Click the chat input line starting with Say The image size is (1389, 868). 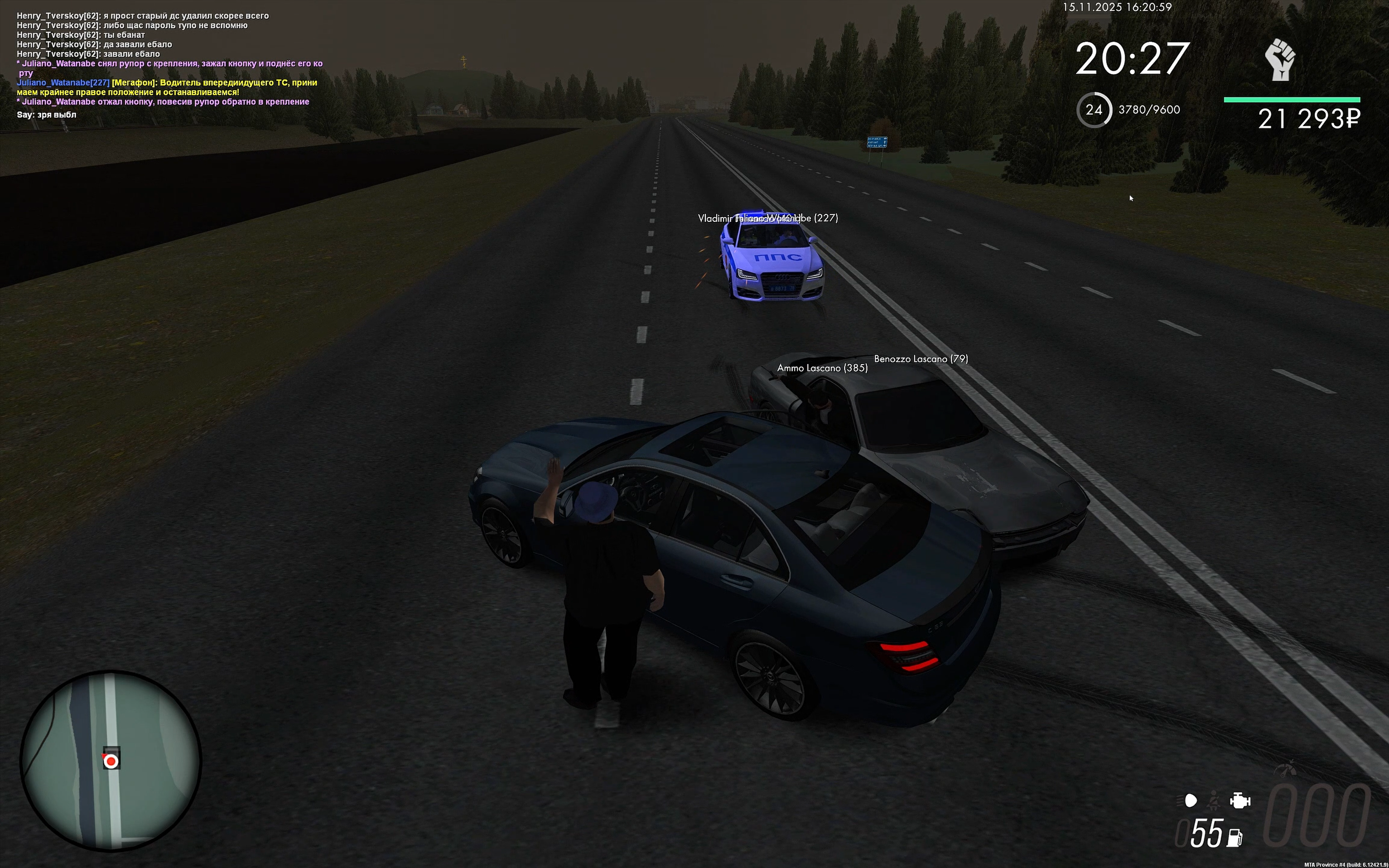point(46,115)
